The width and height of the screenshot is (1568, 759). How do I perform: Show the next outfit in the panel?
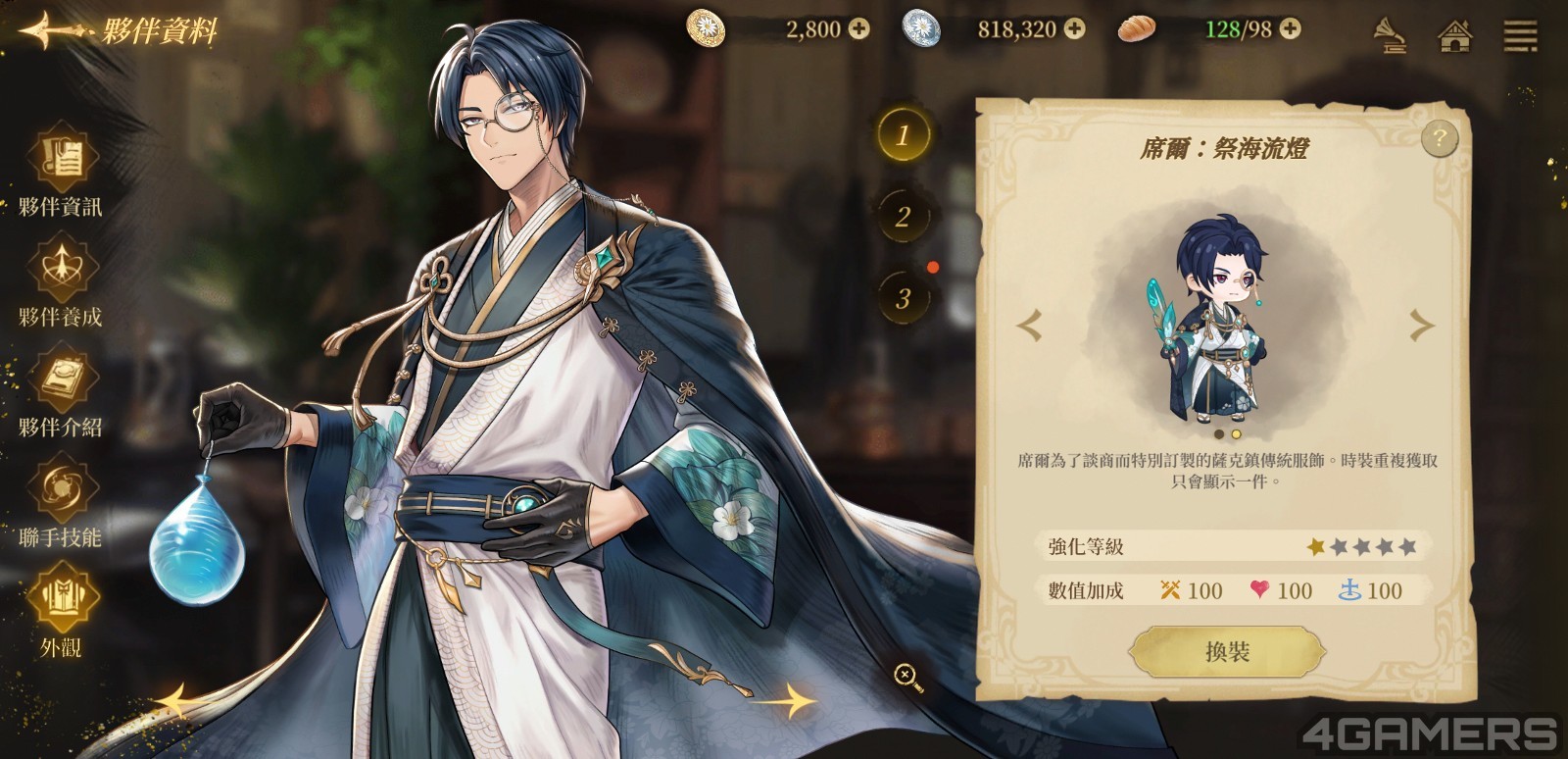pyautogui.click(x=1421, y=326)
